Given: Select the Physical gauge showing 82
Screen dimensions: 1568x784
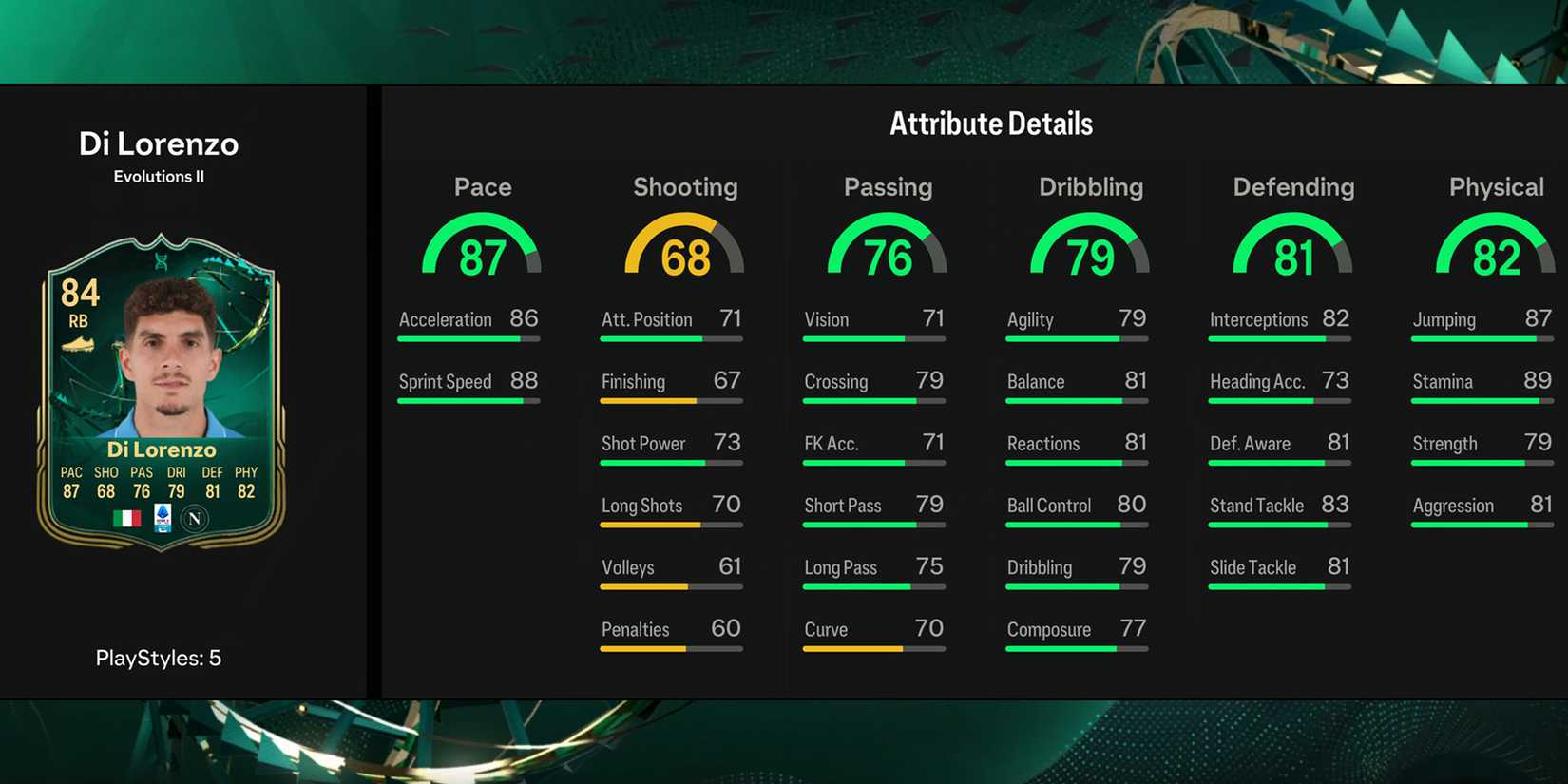Looking at the screenshot, I should coord(1497,249).
